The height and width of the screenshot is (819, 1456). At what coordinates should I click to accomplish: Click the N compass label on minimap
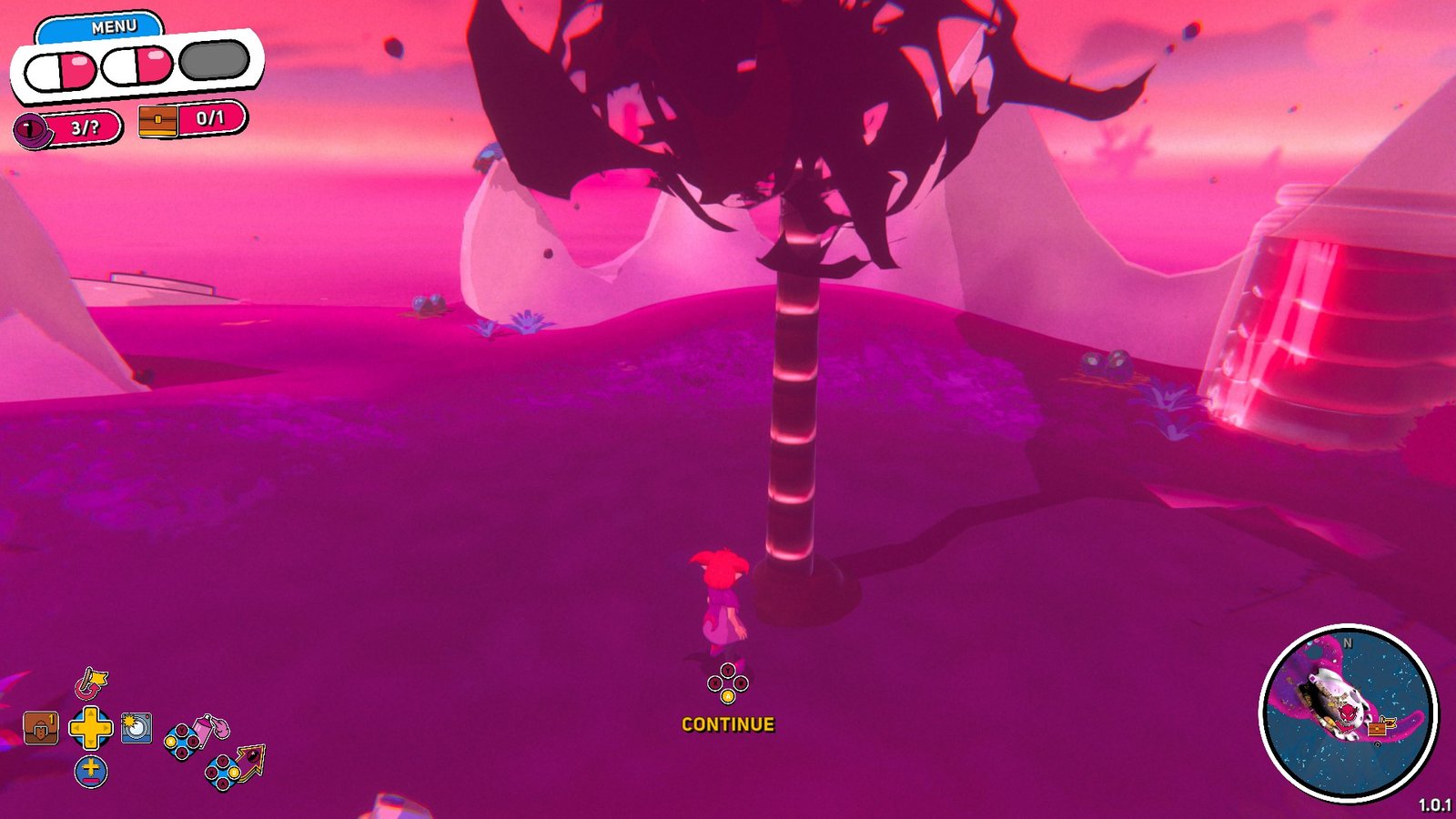click(1348, 642)
